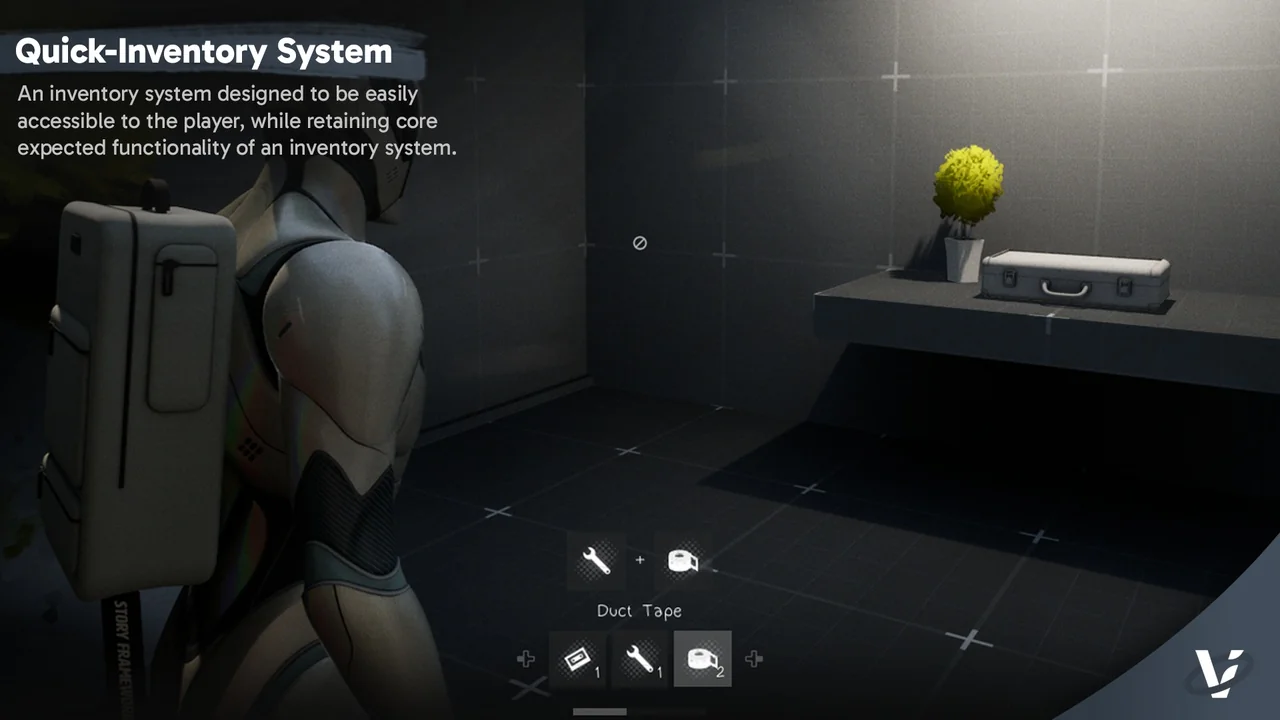Screen dimensions: 1280x720
Task: Click the inventory page indicator bar
Action: (x=600, y=712)
